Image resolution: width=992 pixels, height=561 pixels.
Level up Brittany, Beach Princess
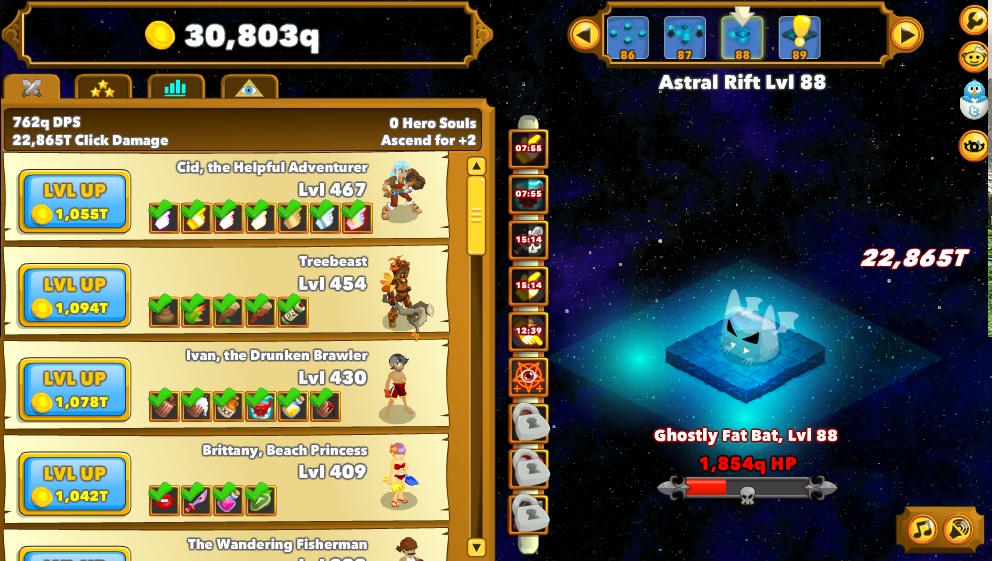click(x=75, y=484)
